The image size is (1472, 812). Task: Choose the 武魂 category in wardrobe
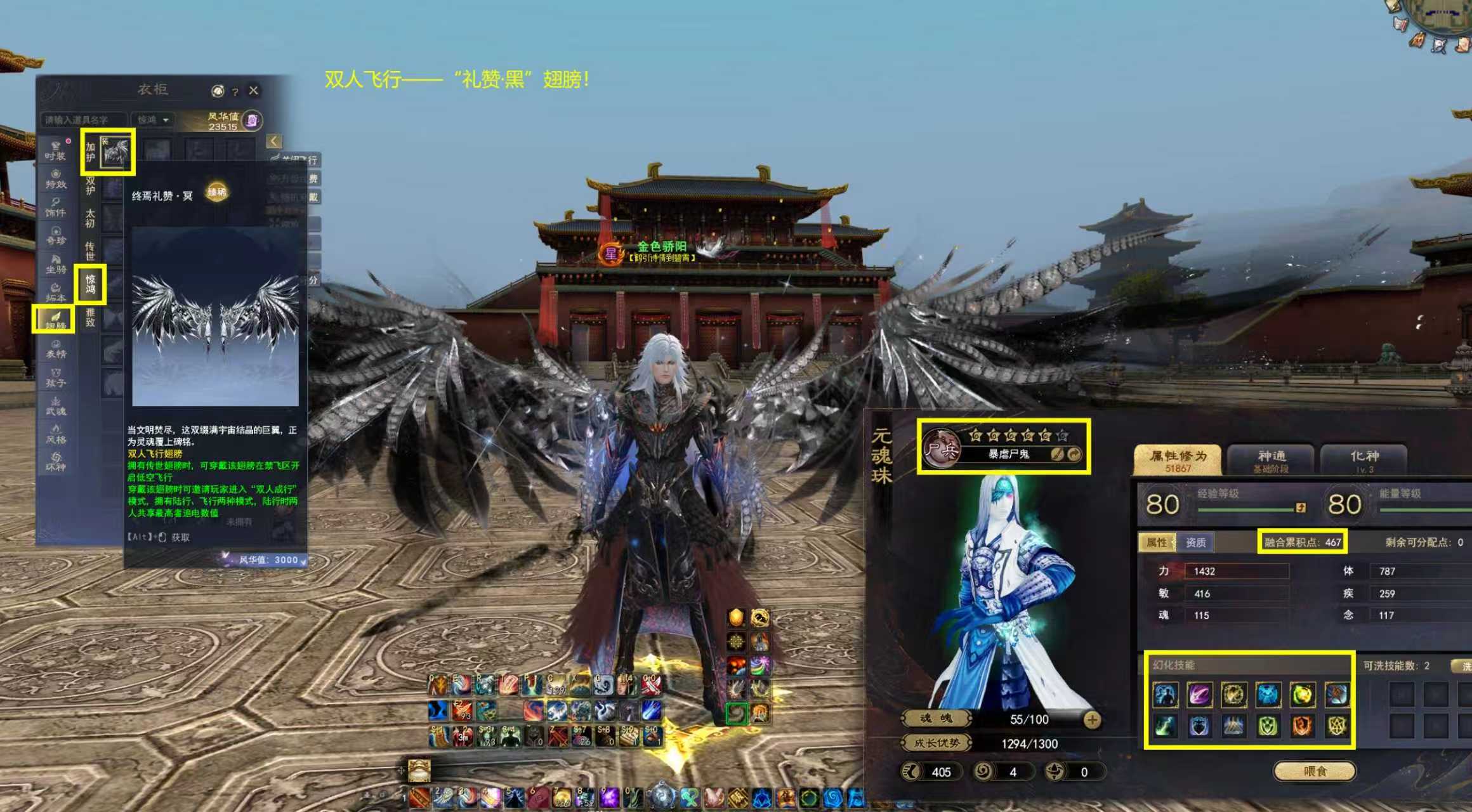tap(55, 406)
